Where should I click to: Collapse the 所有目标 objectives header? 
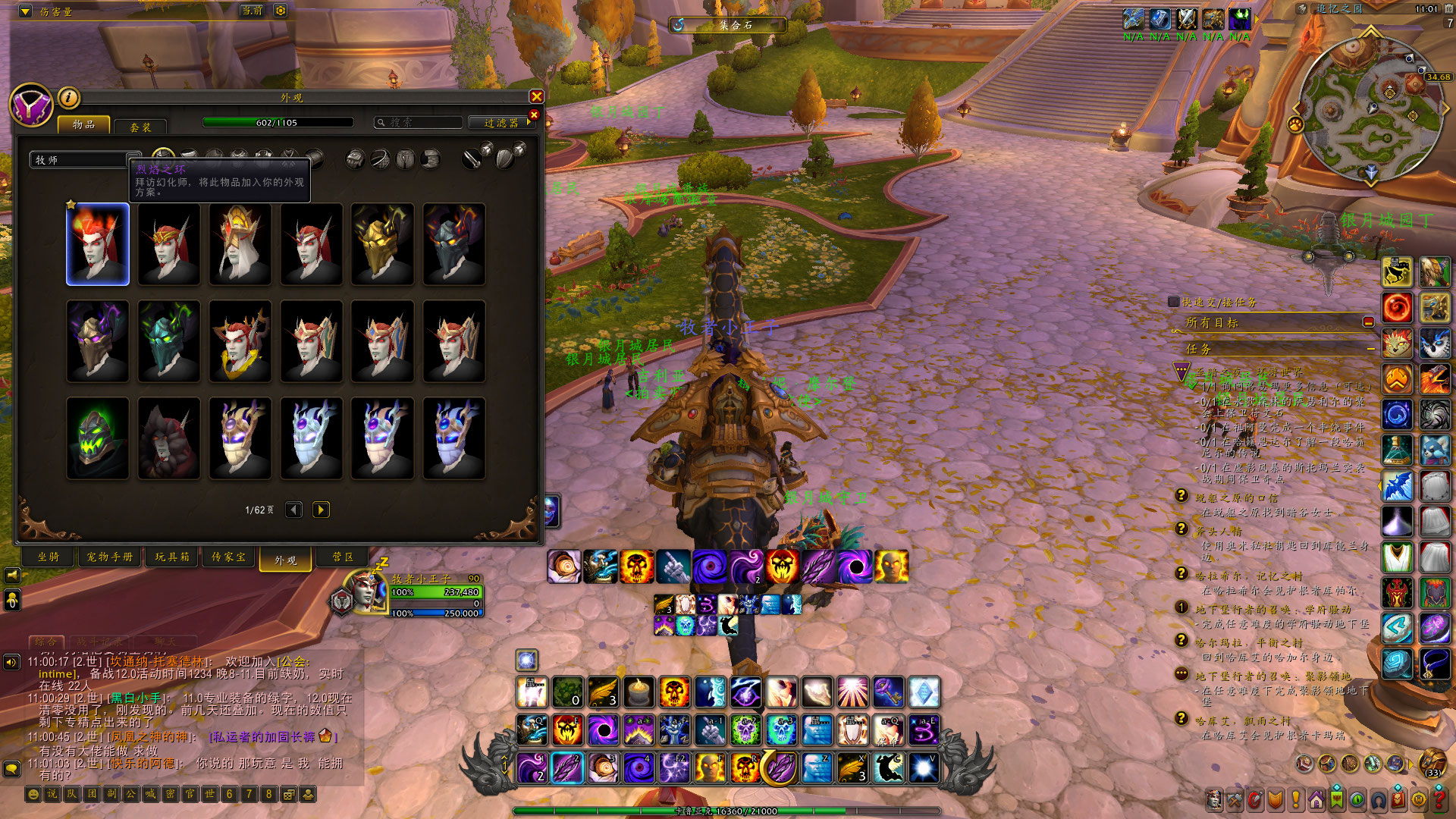1368,322
